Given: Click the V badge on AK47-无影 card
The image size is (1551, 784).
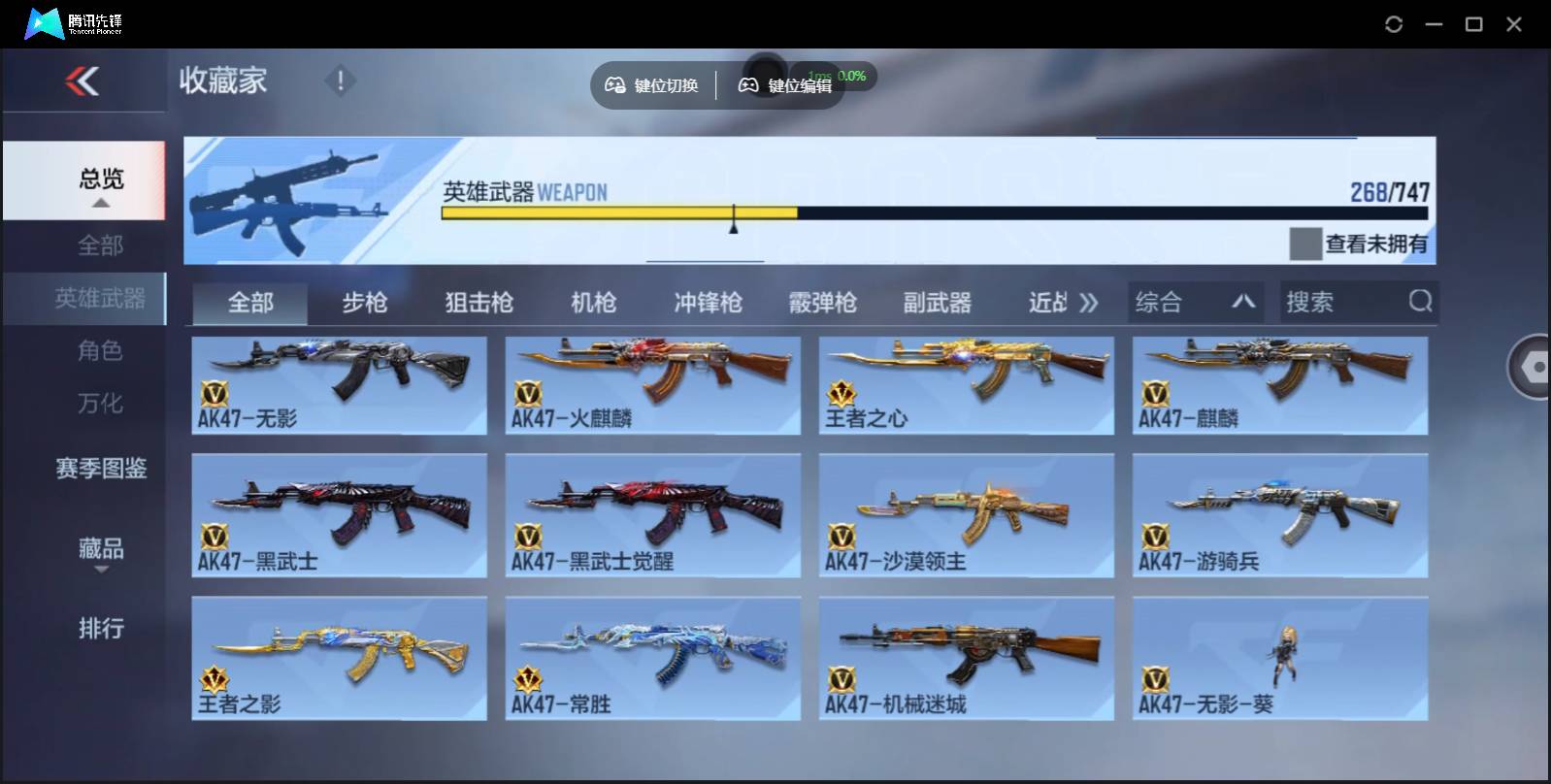Looking at the screenshot, I should coord(214,390).
